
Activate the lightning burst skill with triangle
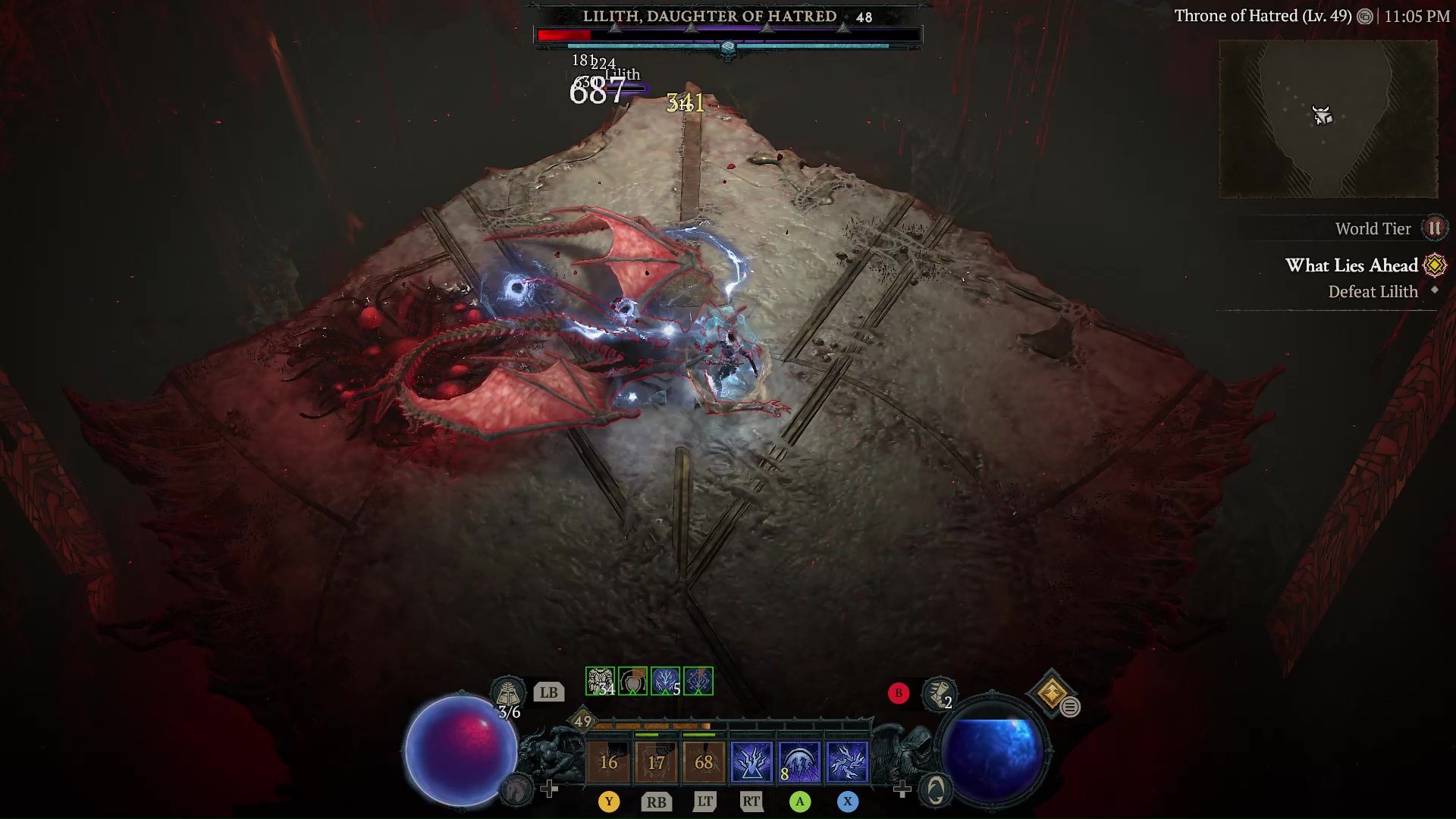(752, 761)
